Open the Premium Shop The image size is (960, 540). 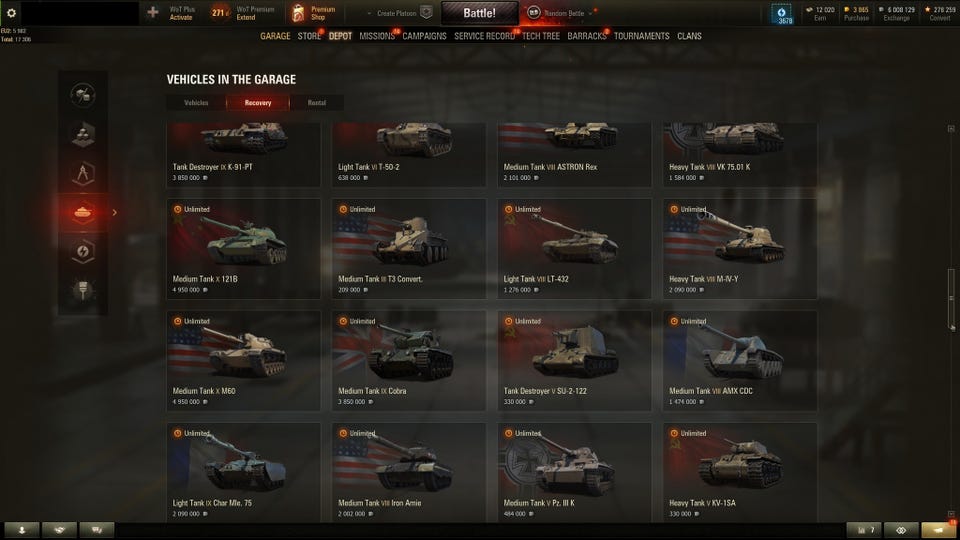[313, 13]
